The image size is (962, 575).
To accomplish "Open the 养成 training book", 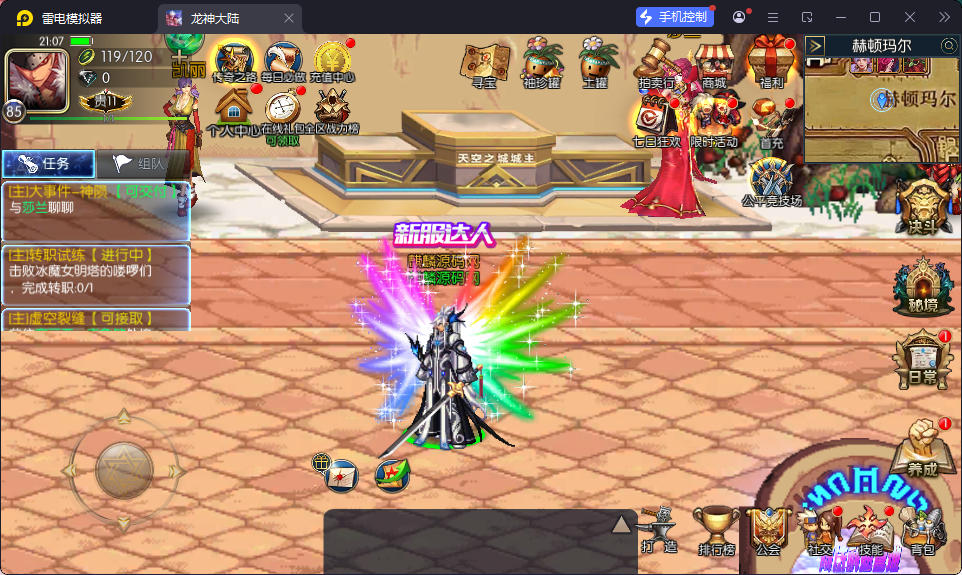I will 921,446.
